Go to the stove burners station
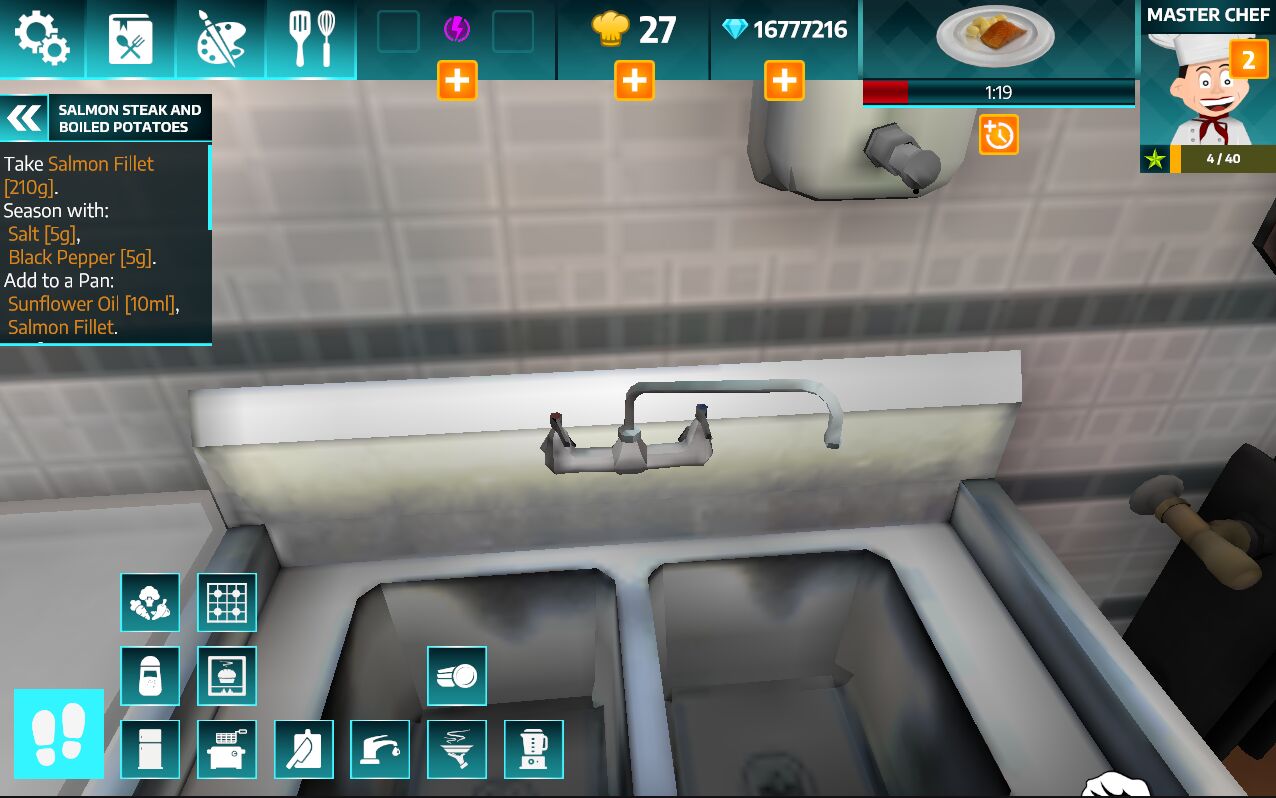 pyautogui.click(x=227, y=602)
